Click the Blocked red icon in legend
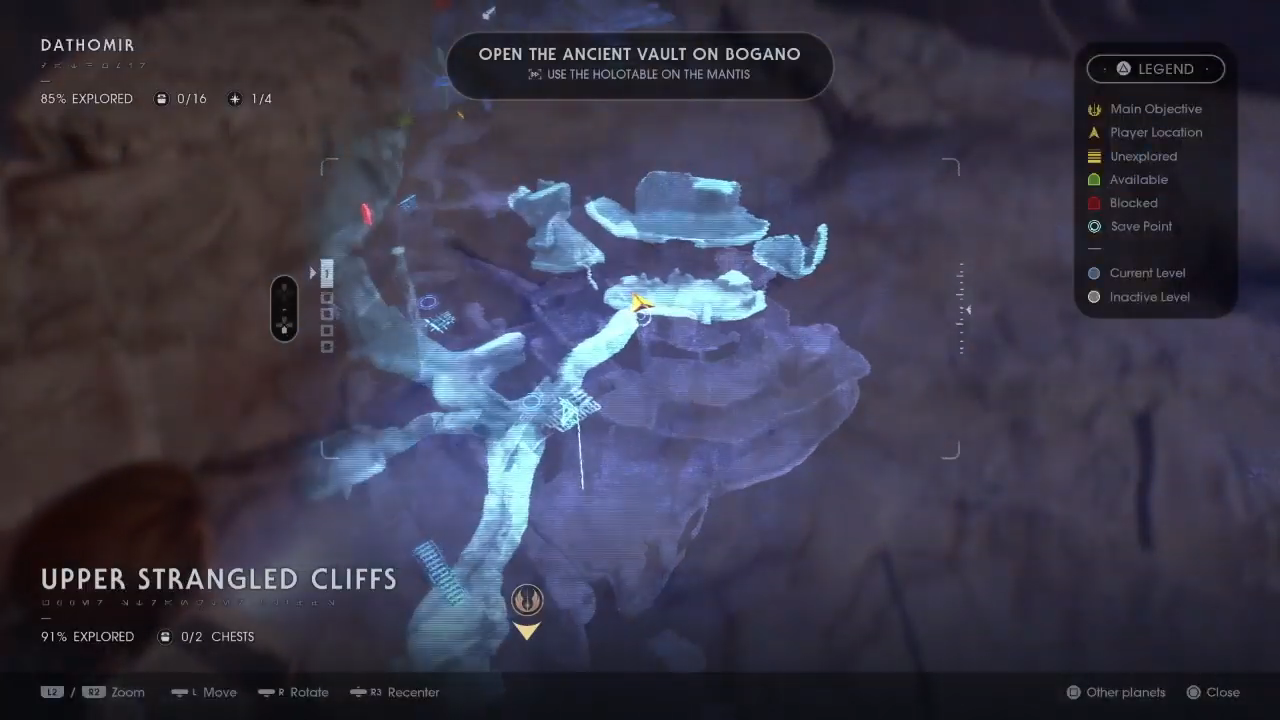The height and width of the screenshot is (720, 1280). pos(1094,203)
